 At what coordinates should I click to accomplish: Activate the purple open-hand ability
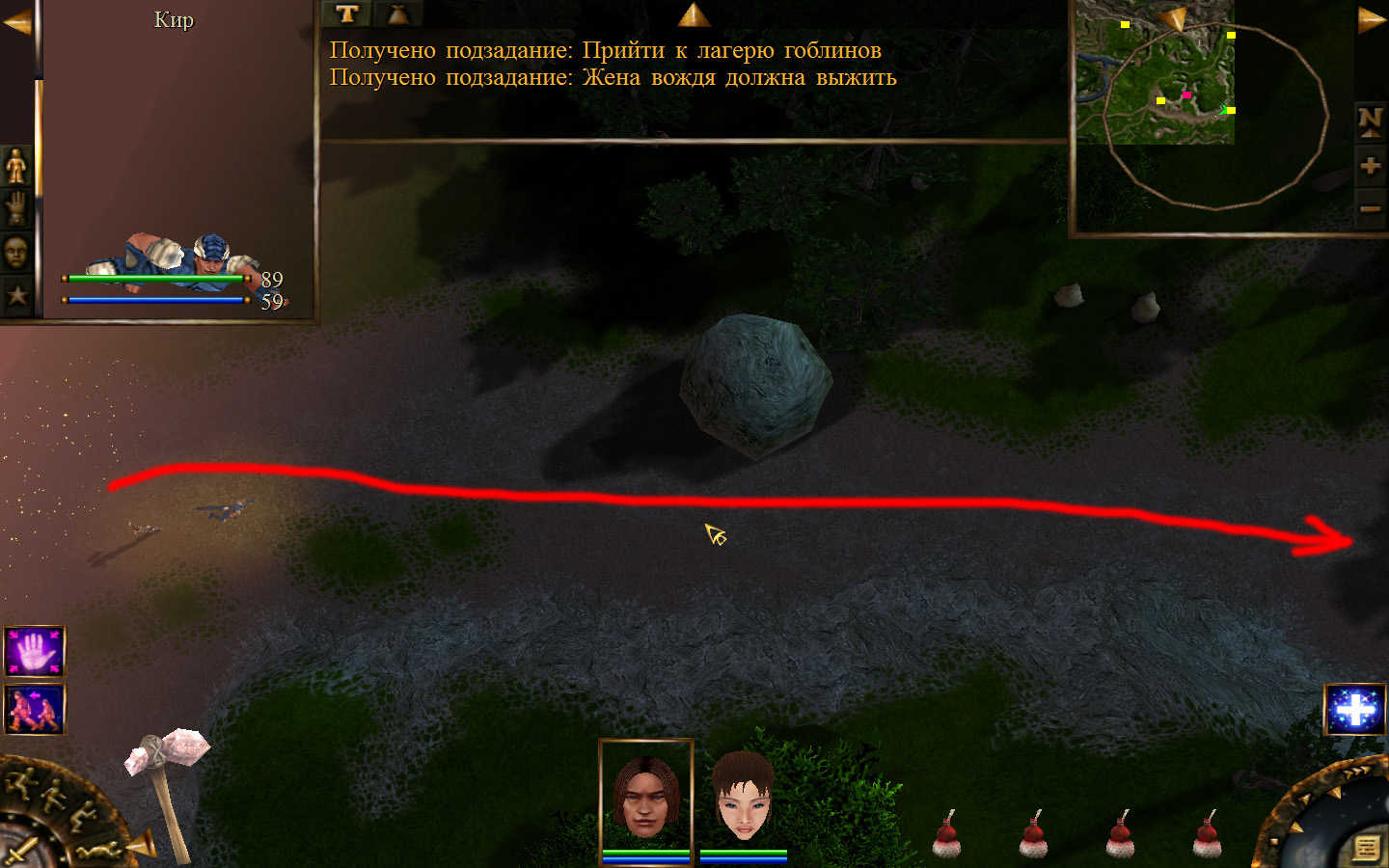coord(35,652)
